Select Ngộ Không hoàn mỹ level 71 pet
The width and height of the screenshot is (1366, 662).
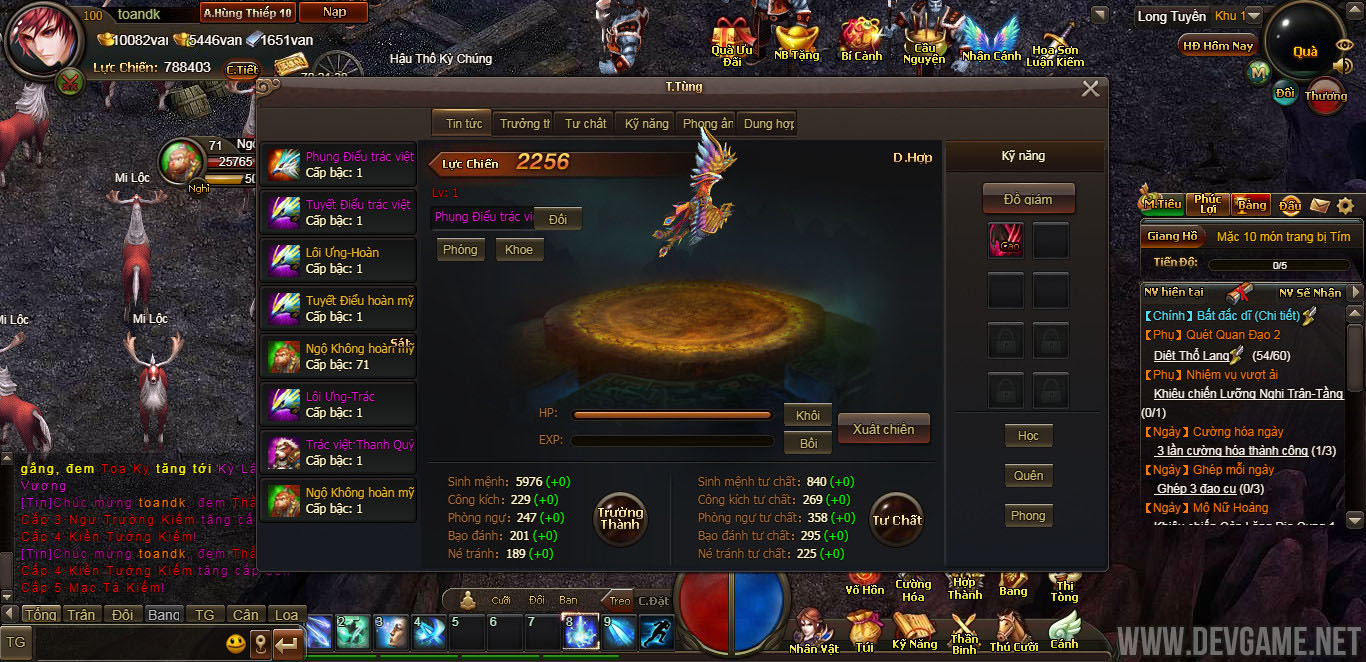tap(338, 357)
